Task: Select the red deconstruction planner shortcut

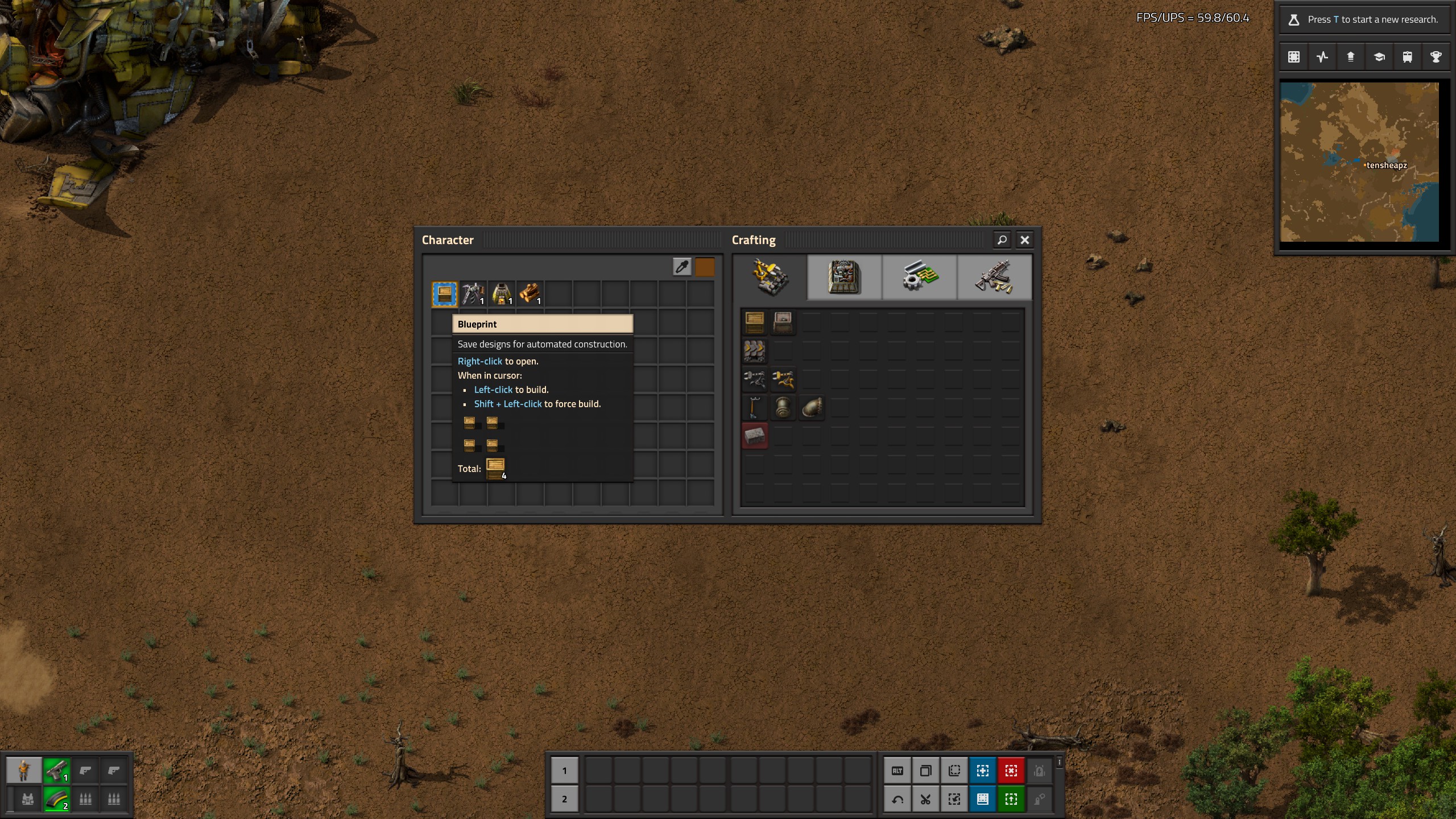Action: (x=1011, y=771)
